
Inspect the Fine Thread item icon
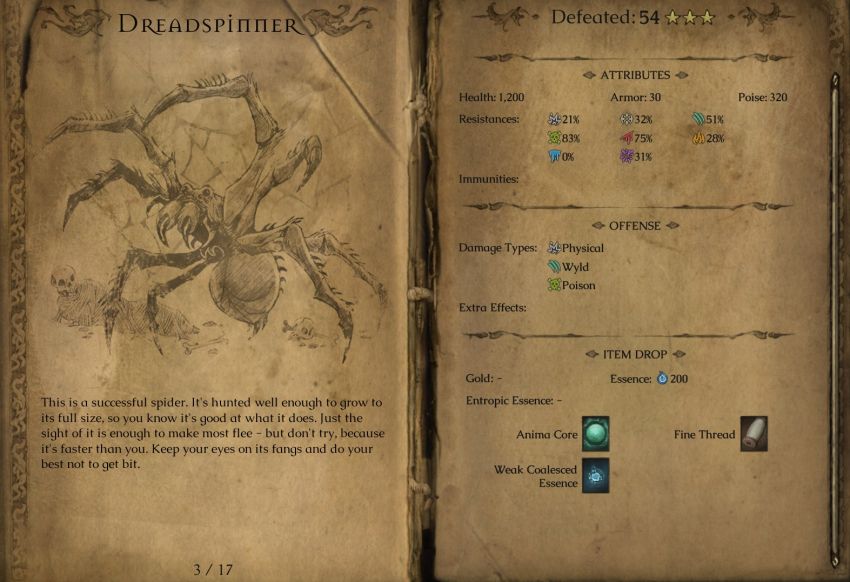coord(754,434)
